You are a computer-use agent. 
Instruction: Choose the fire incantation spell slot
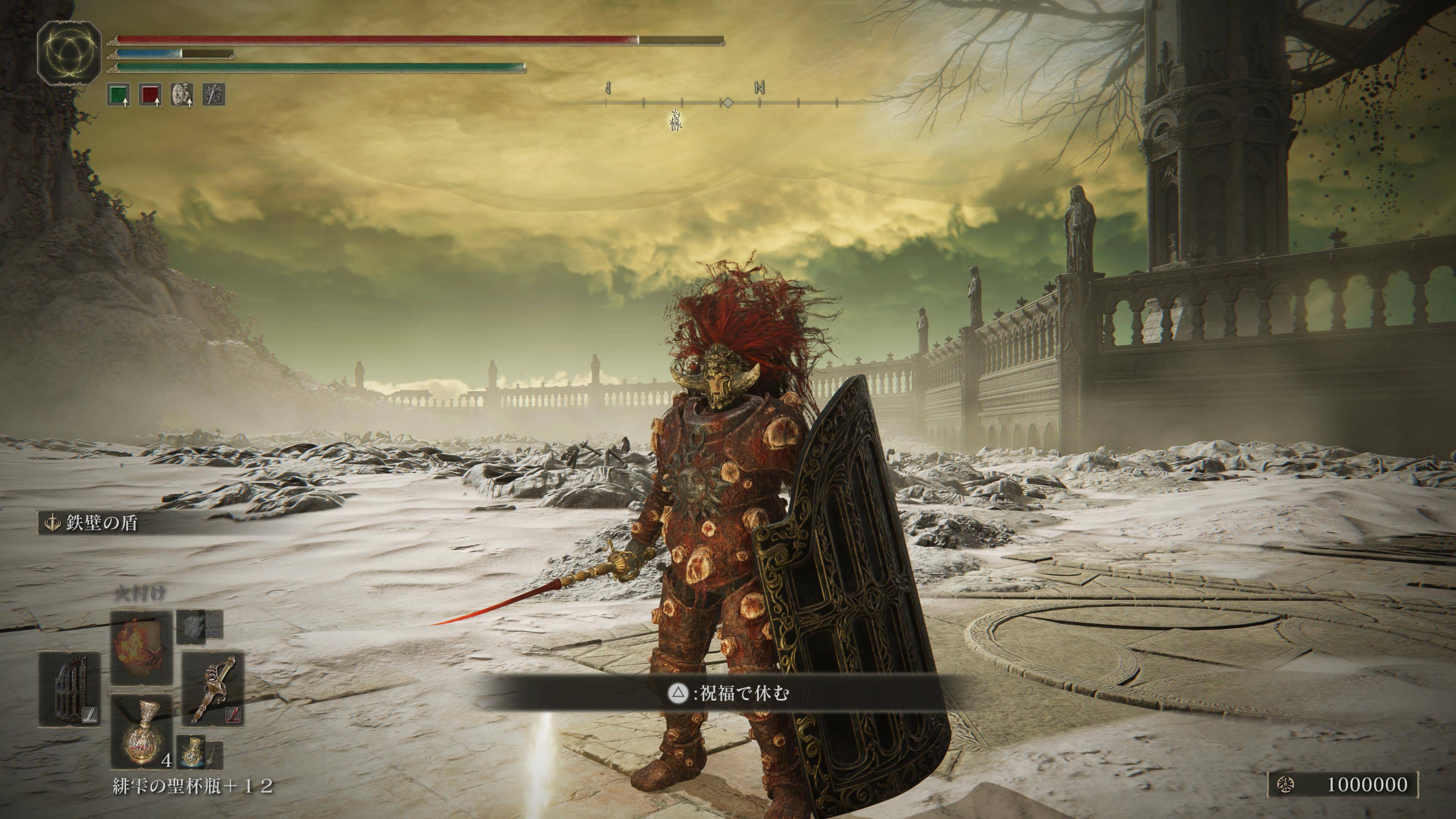click(x=141, y=647)
